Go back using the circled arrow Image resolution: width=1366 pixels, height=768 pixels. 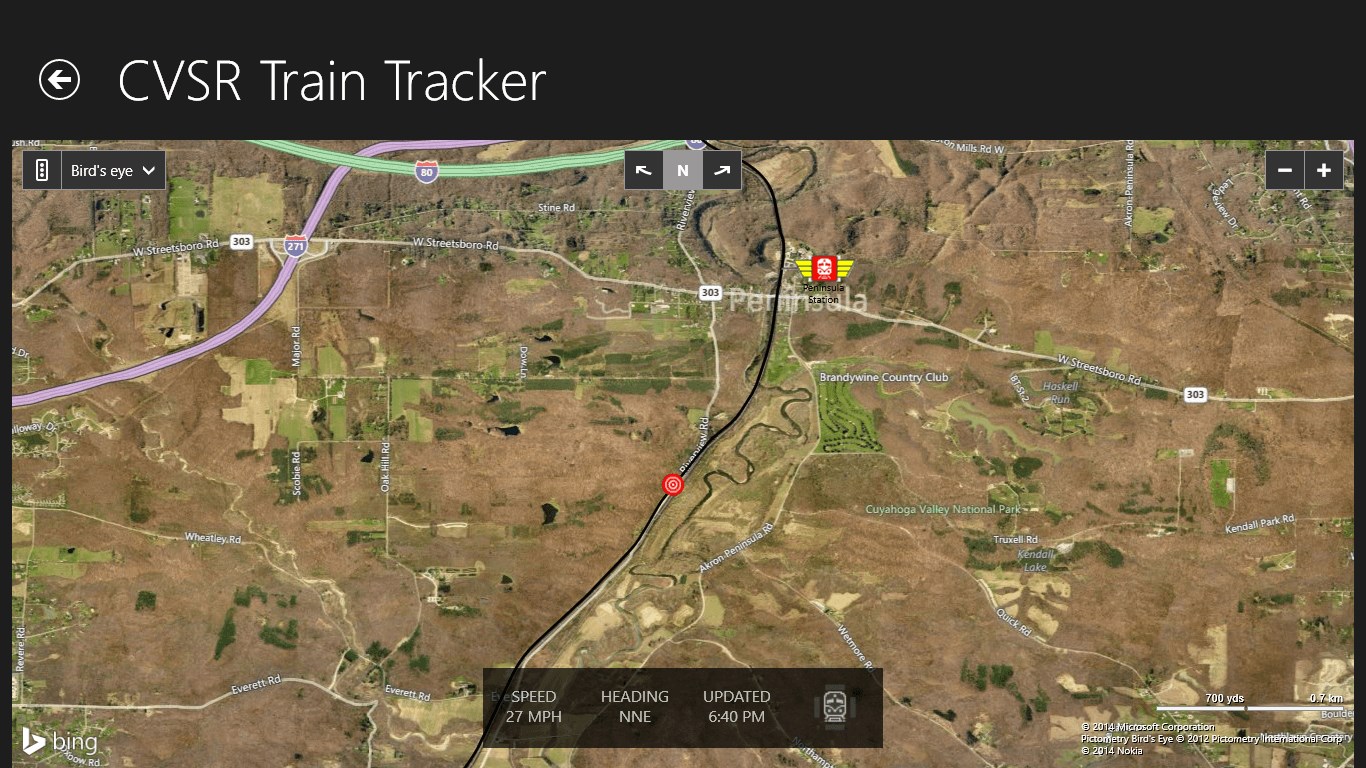[x=59, y=80]
